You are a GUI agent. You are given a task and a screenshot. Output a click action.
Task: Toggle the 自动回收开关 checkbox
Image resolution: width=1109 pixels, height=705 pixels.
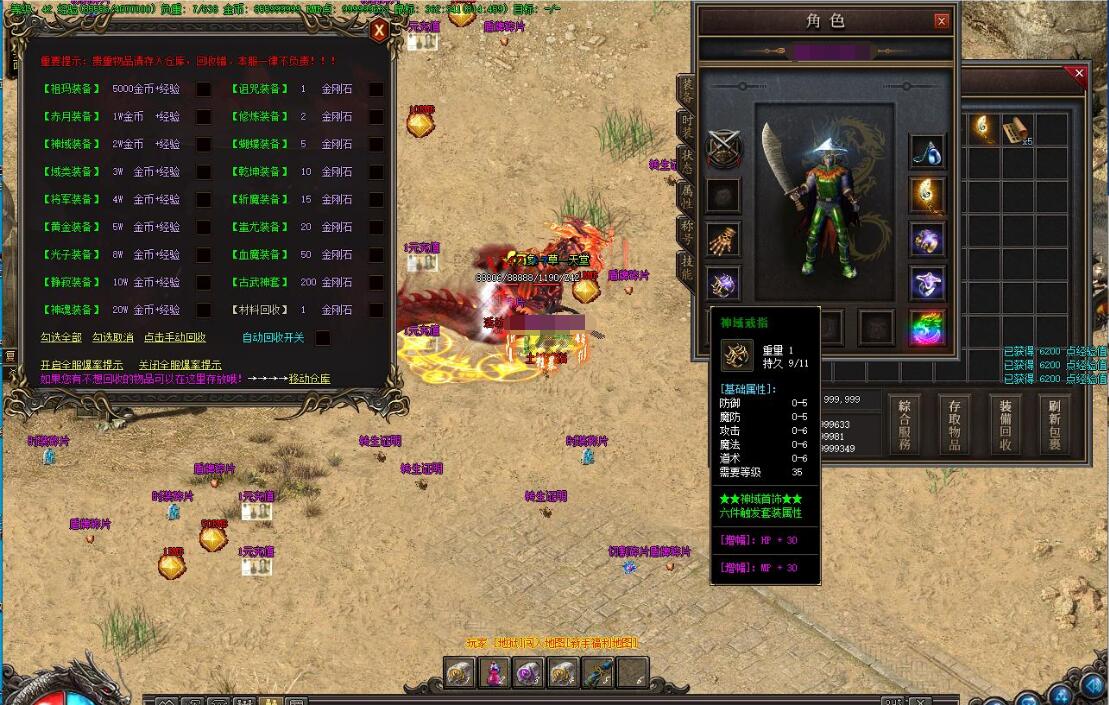[323, 338]
